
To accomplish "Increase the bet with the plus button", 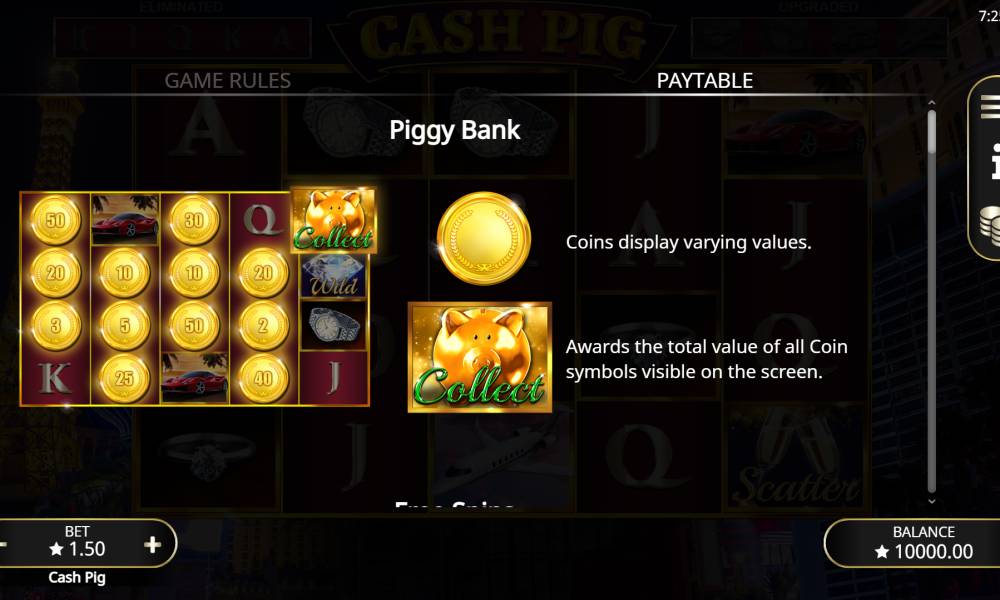I will tap(152, 545).
